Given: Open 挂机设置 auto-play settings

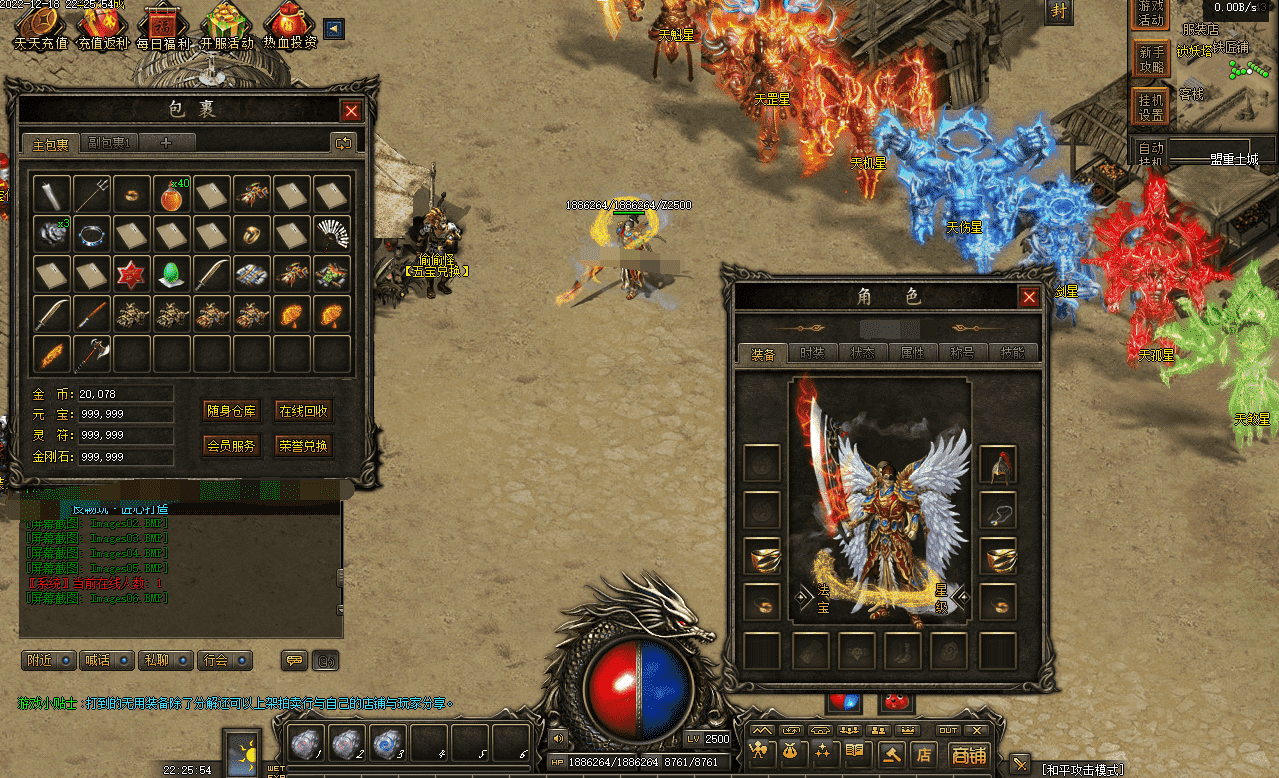Looking at the screenshot, I should click(1151, 105).
